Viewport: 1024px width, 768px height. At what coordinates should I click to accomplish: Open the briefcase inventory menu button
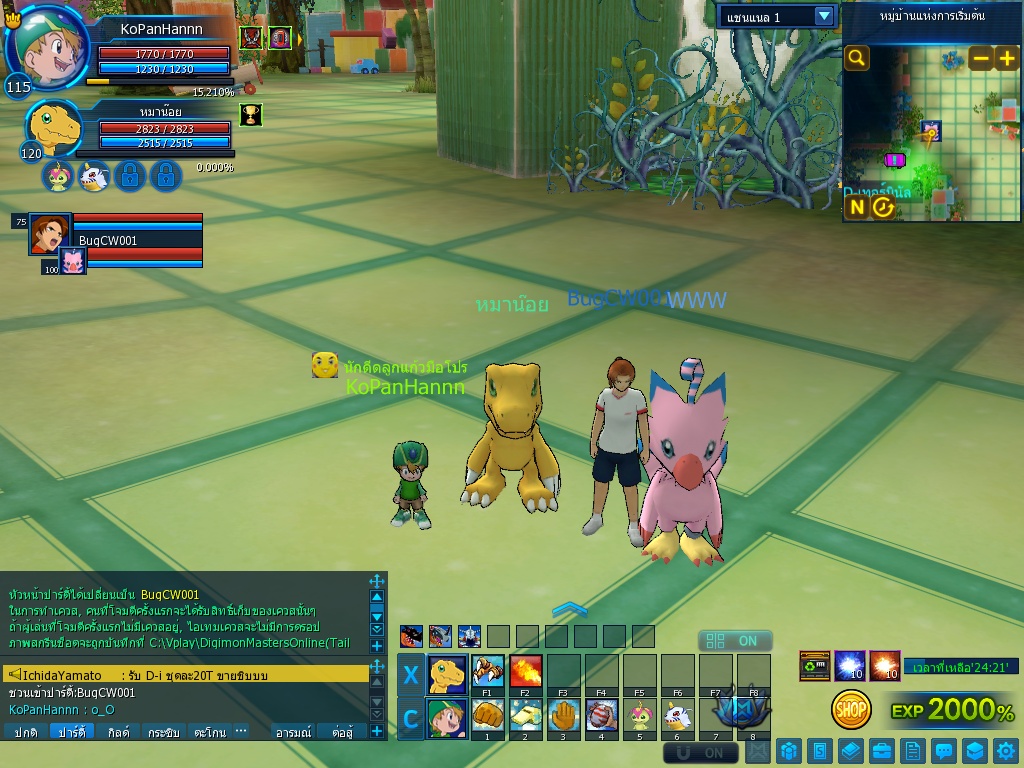pyautogui.click(x=881, y=750)
